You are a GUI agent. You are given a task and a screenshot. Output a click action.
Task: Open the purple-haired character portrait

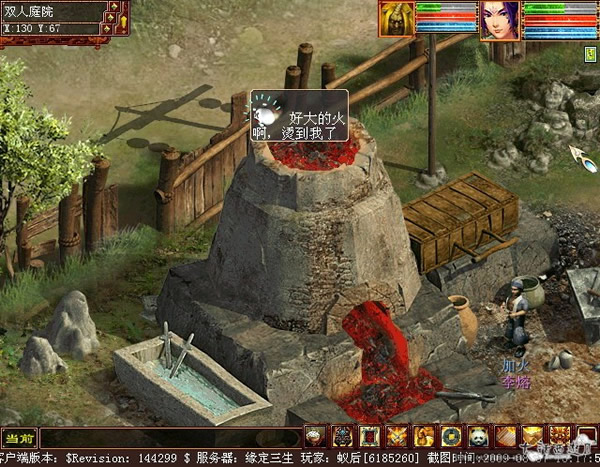(x=499, y=19)
